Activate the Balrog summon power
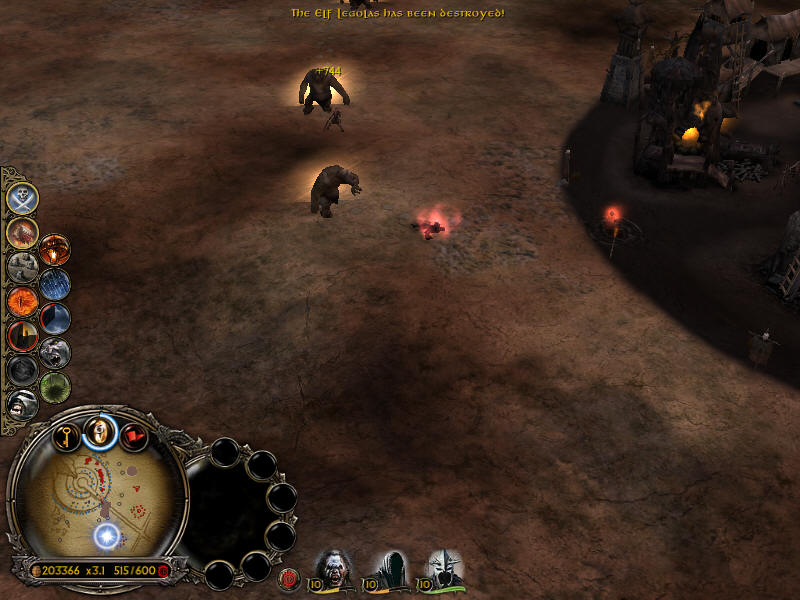The image size is (800, 600). 22,232
